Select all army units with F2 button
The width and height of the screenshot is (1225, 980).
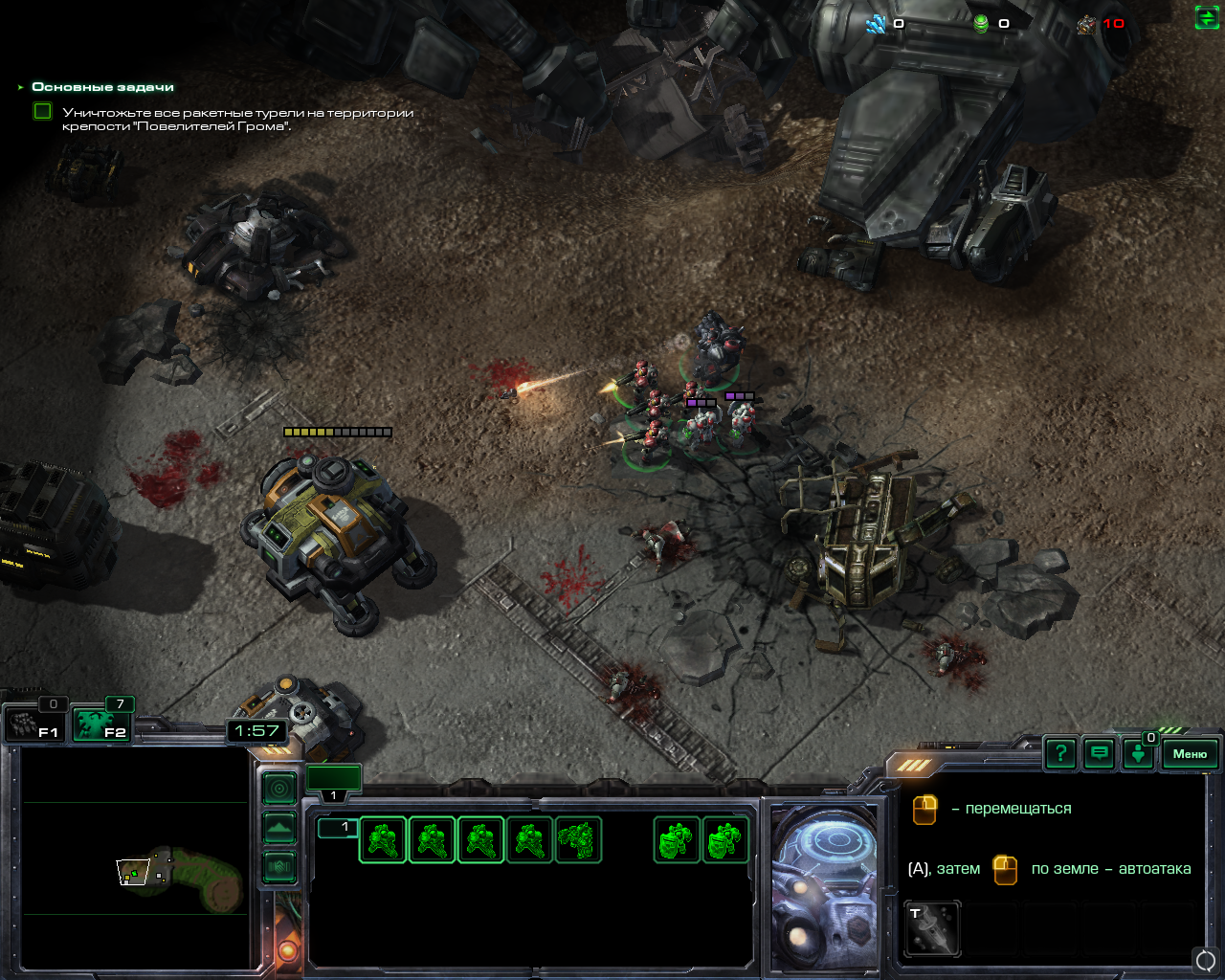click(x=103, y=724)
